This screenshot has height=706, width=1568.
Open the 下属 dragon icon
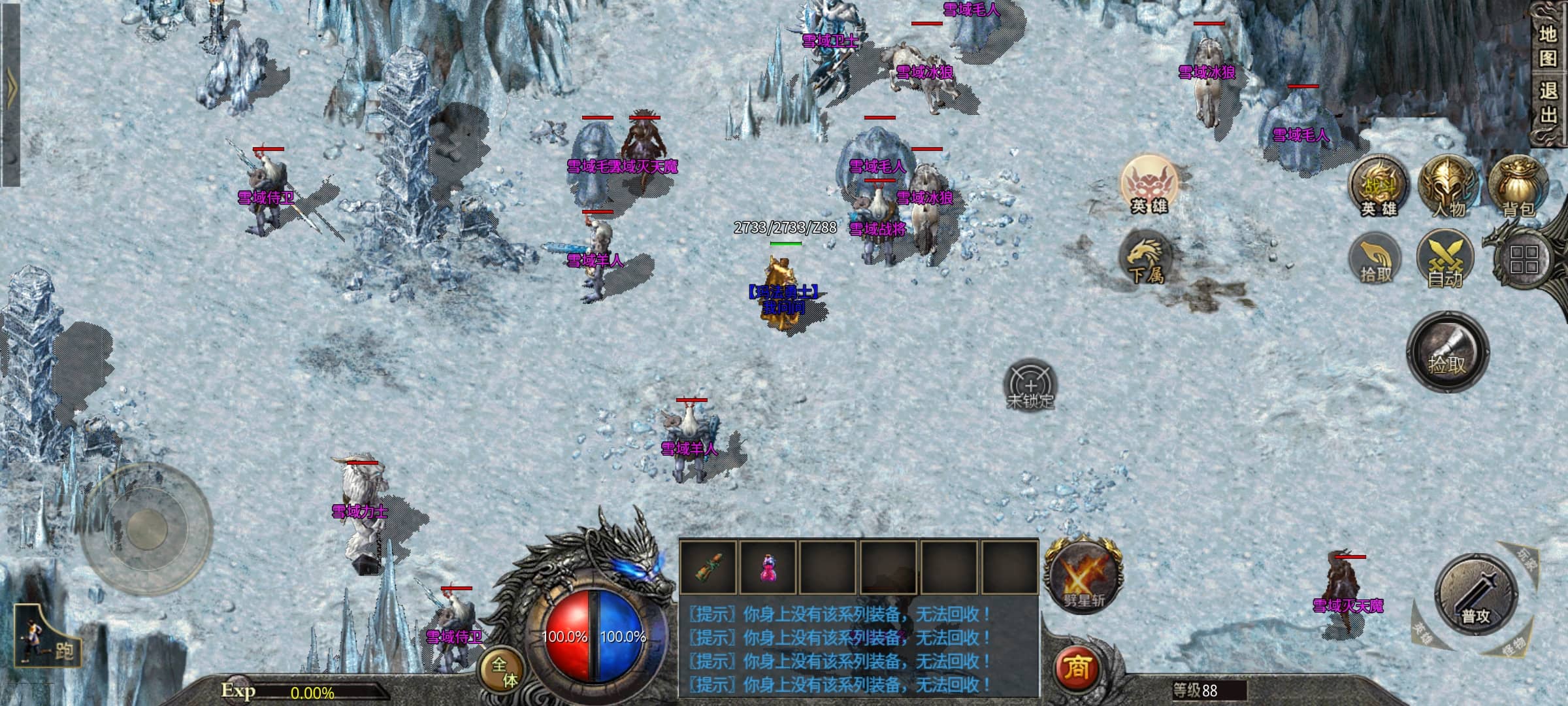[1145, 258]
